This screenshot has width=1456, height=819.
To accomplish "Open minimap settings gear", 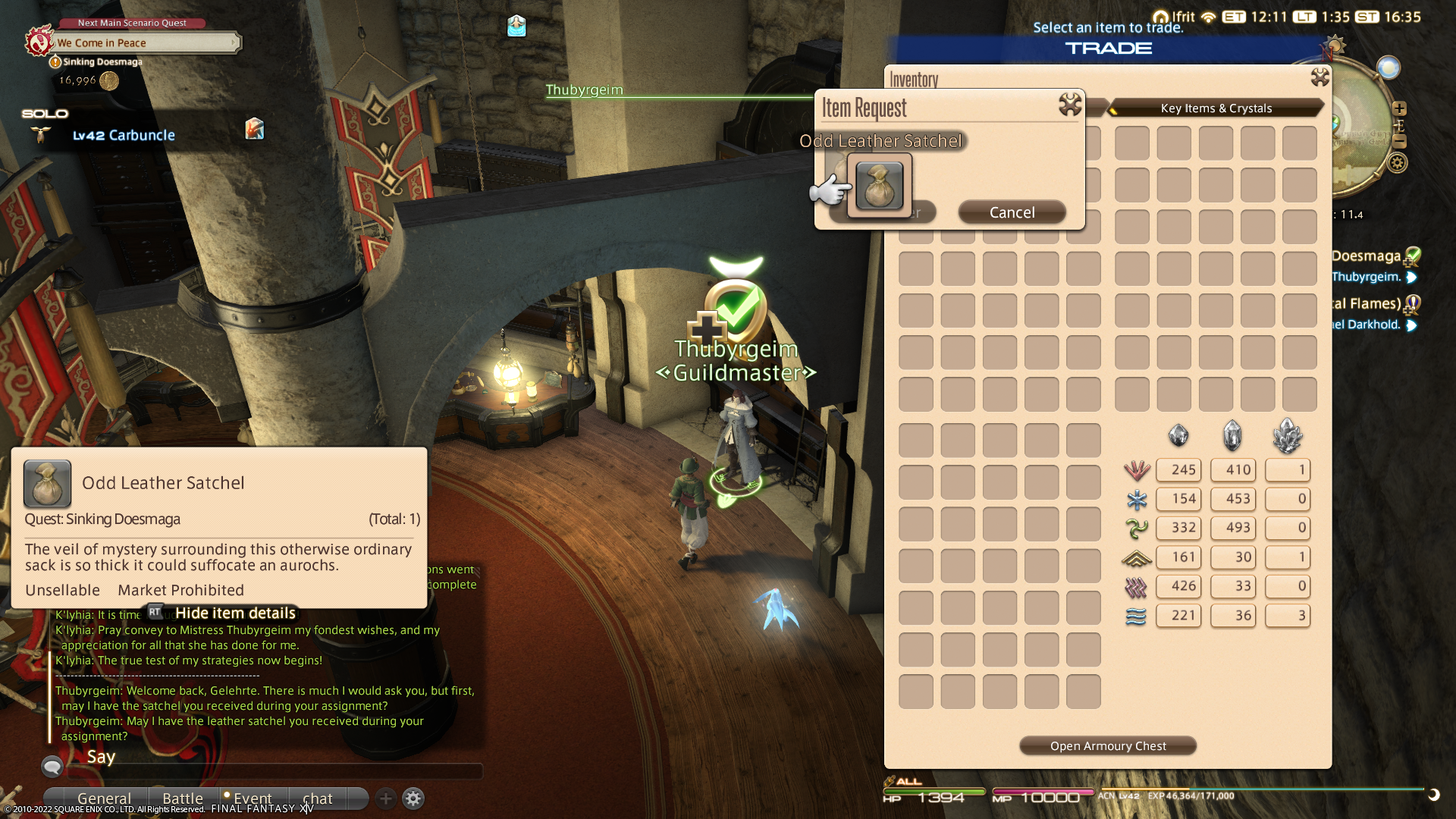I will click(1398, 163).
